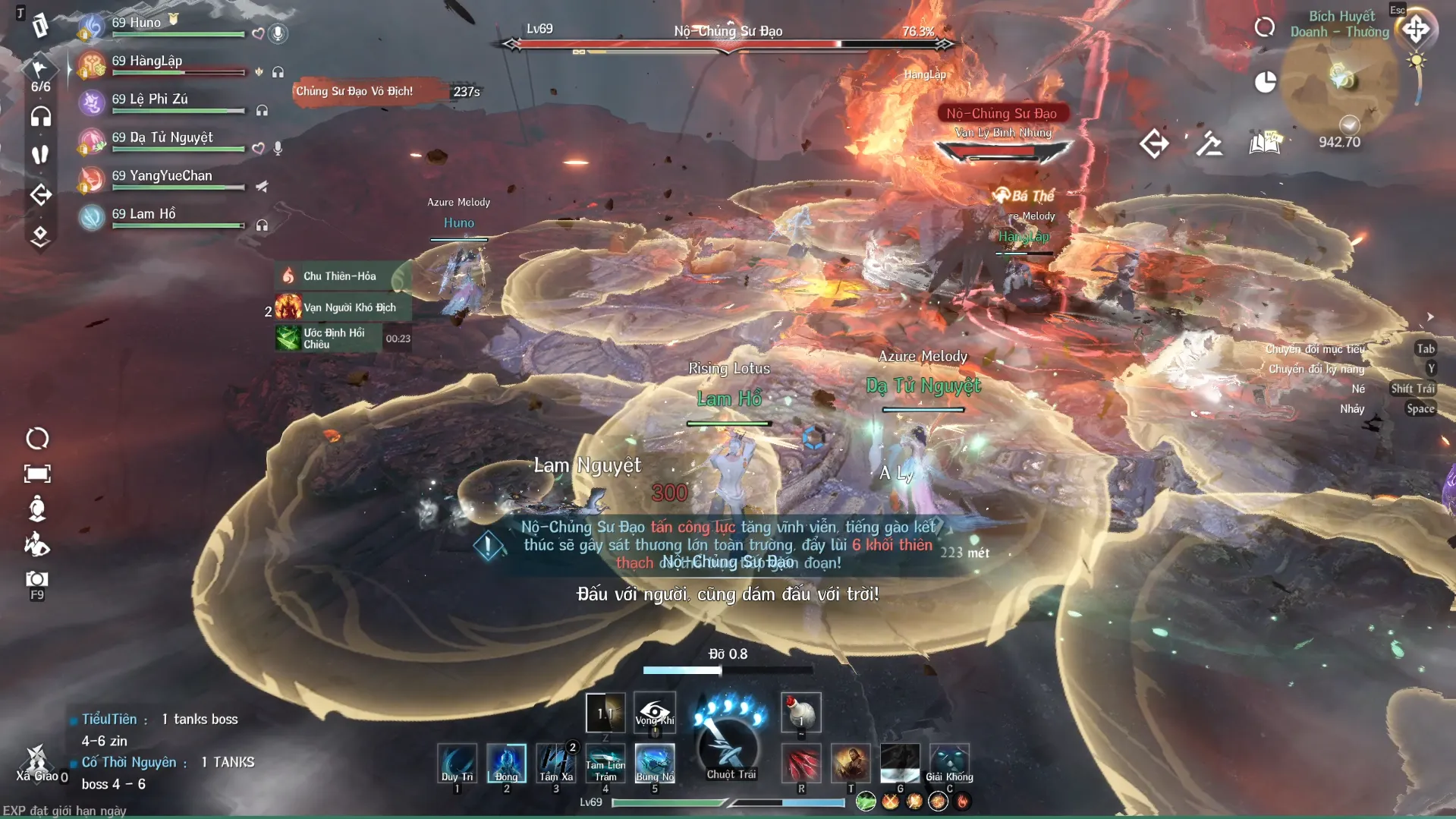
Task: Use the white potion gourd slot
Action: pyautogui.click(x=800, y=712)
